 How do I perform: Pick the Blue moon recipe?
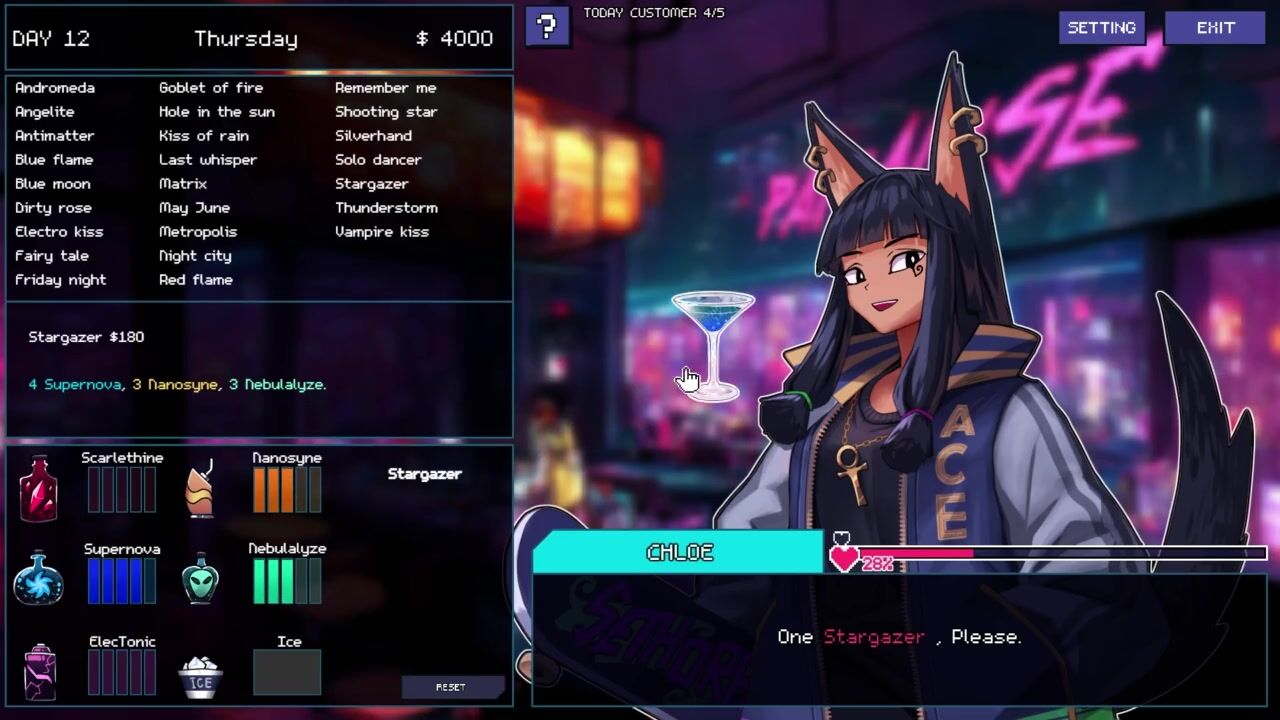pyautogui.click(x=53, y=184)
